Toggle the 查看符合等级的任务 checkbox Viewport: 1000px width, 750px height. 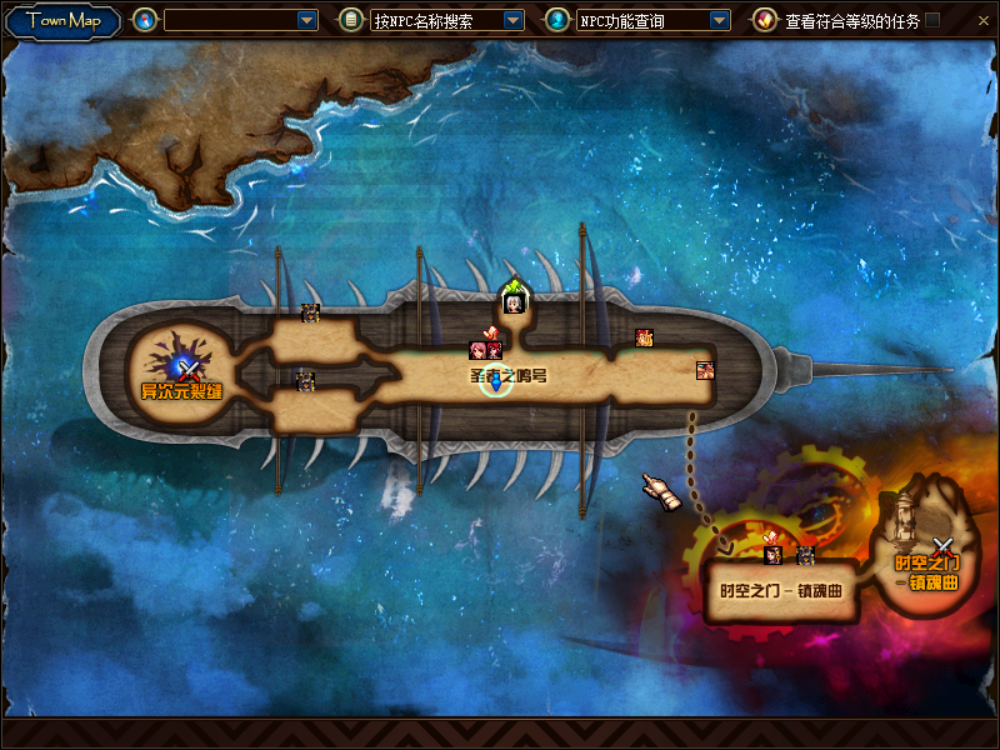pos(932,20)
